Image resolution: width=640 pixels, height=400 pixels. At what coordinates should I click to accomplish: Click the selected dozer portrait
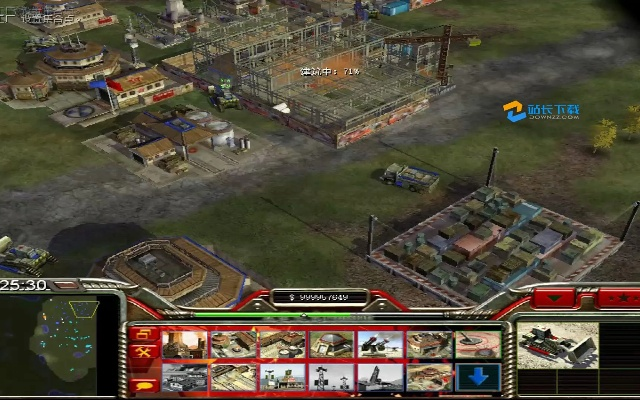557,346
